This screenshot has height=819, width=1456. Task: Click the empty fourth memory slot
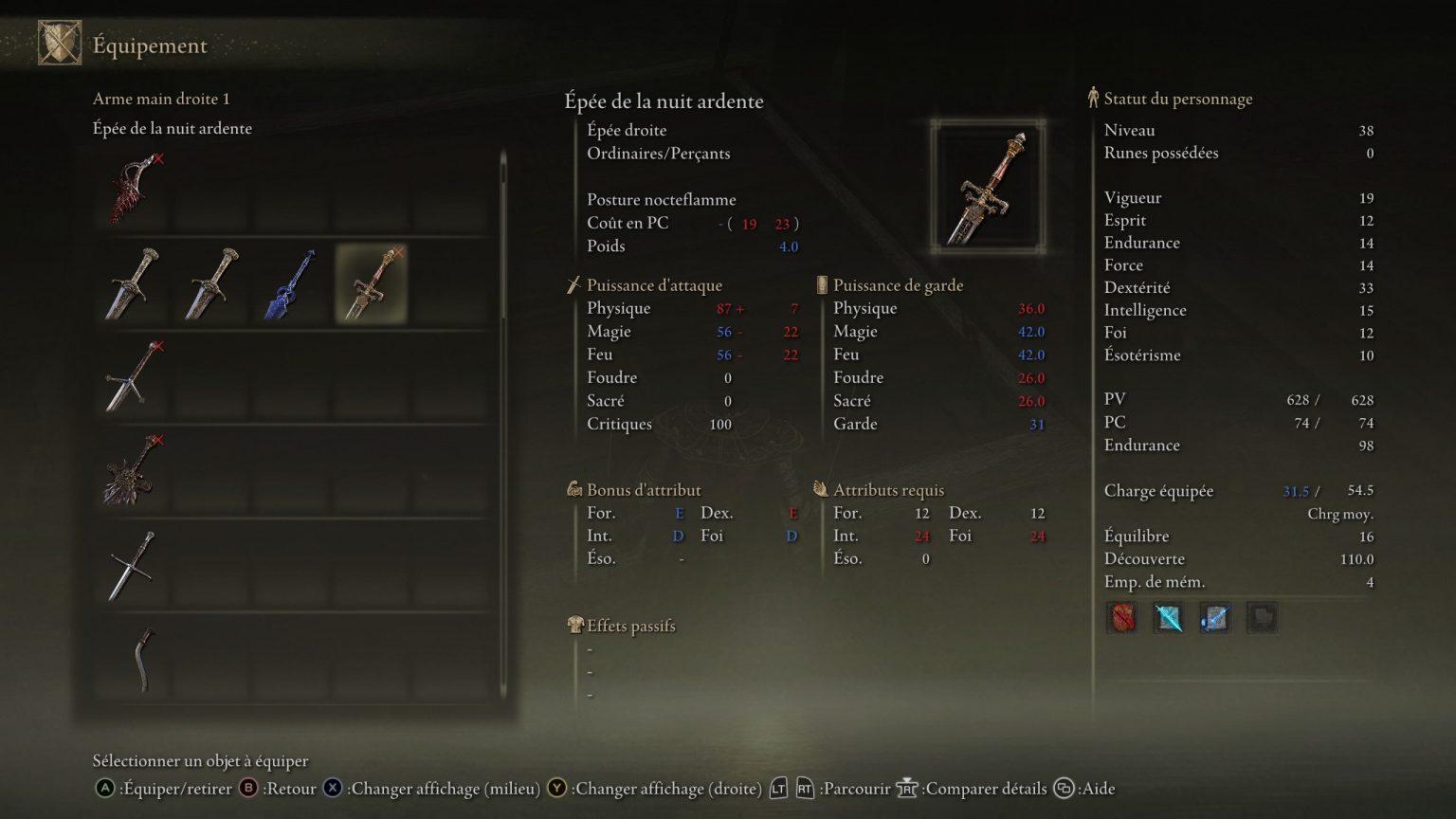coord(1263,618)
